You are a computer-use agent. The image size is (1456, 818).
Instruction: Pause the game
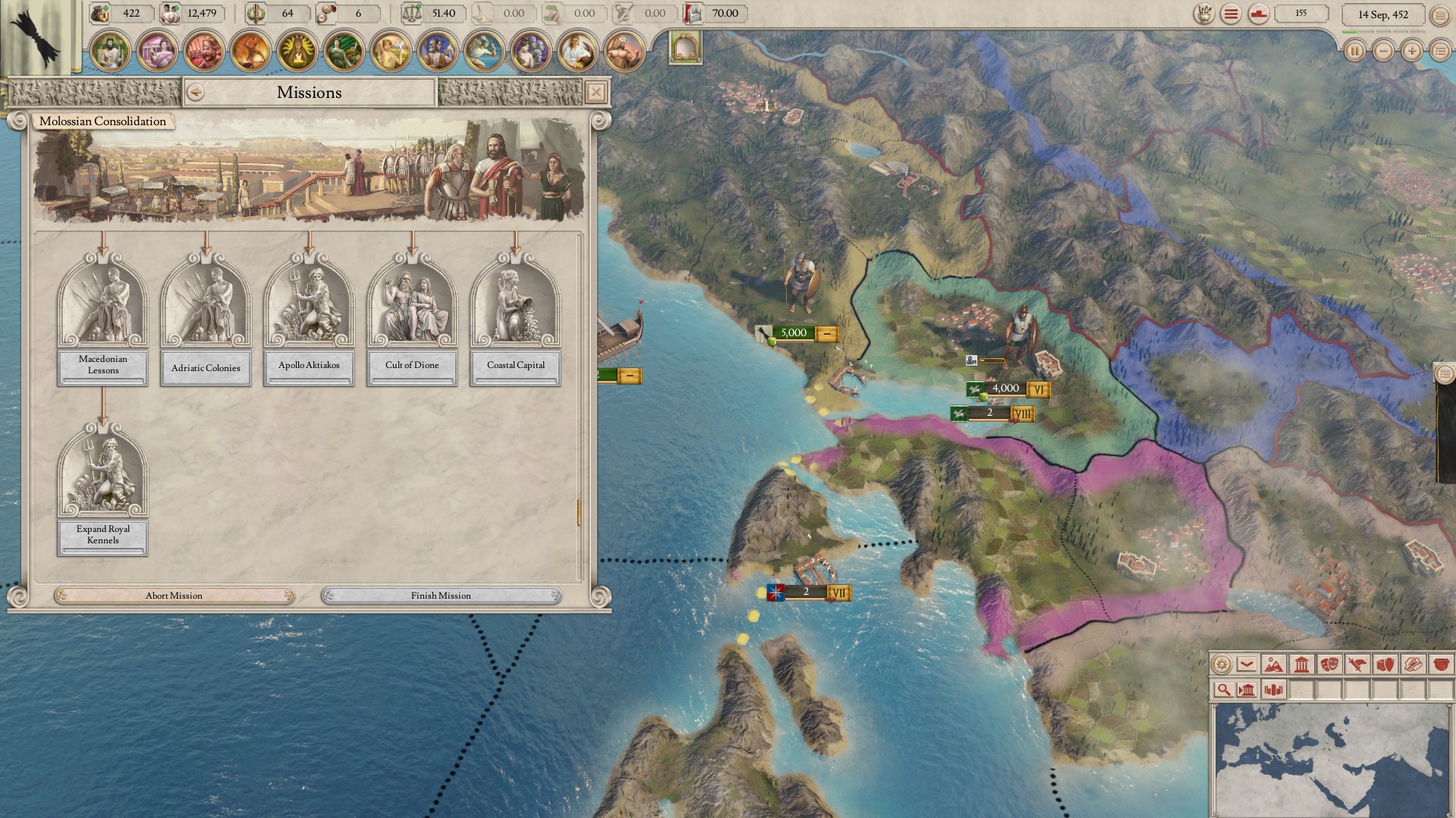[1354, 52]
